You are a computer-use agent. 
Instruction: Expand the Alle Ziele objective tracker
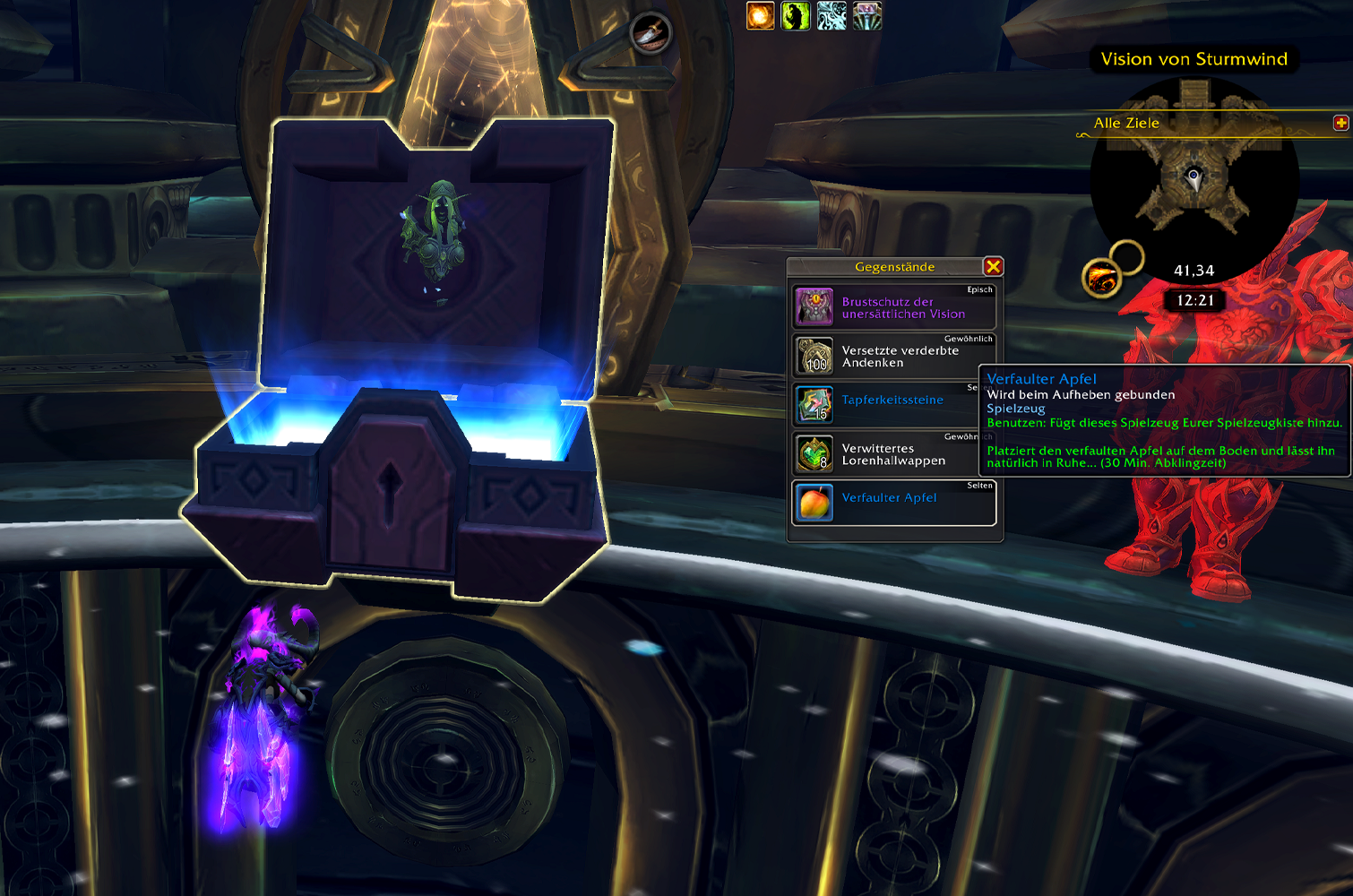pos(1340,123)
